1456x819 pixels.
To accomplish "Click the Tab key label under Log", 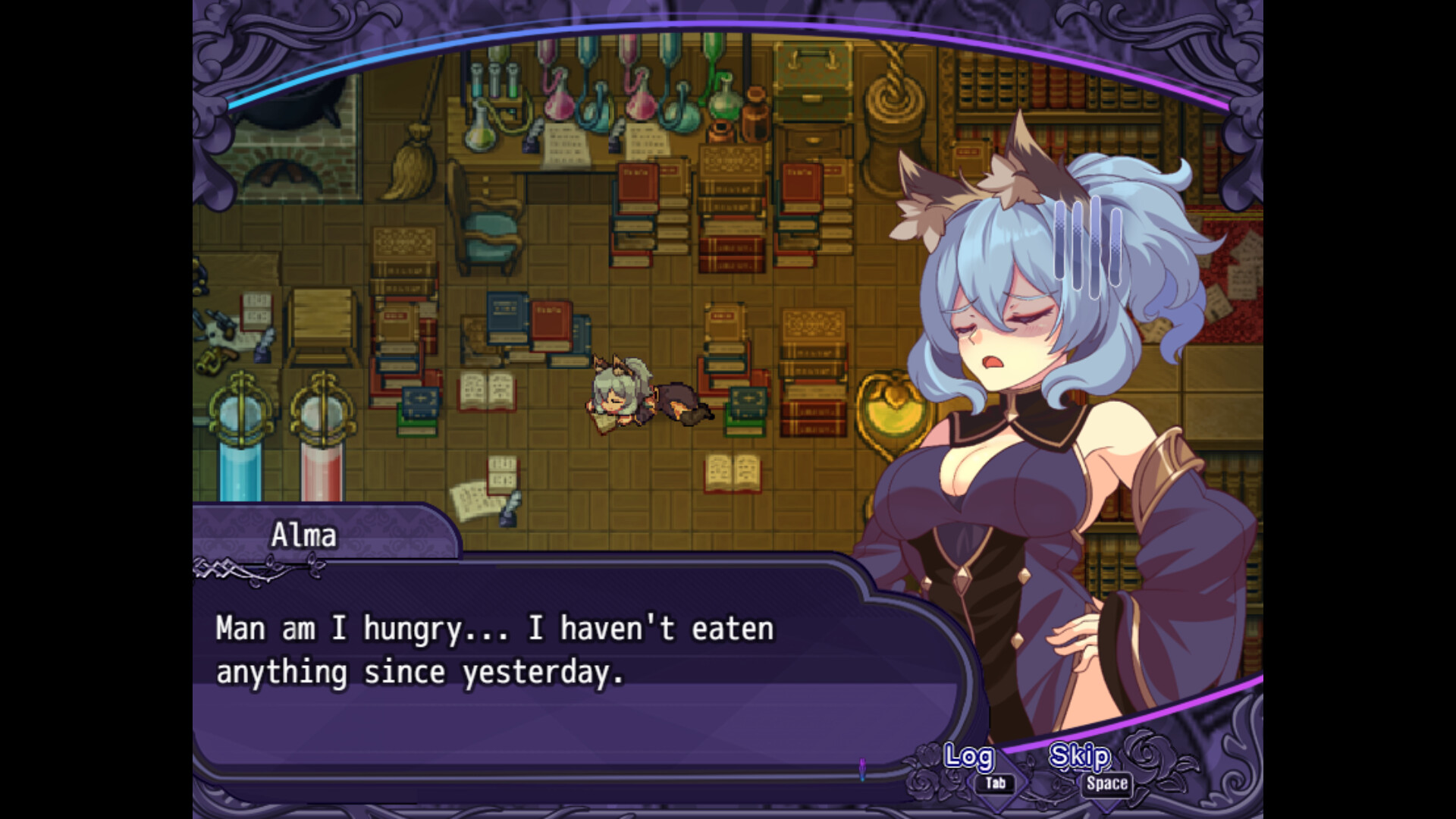I will coord(995,785).
